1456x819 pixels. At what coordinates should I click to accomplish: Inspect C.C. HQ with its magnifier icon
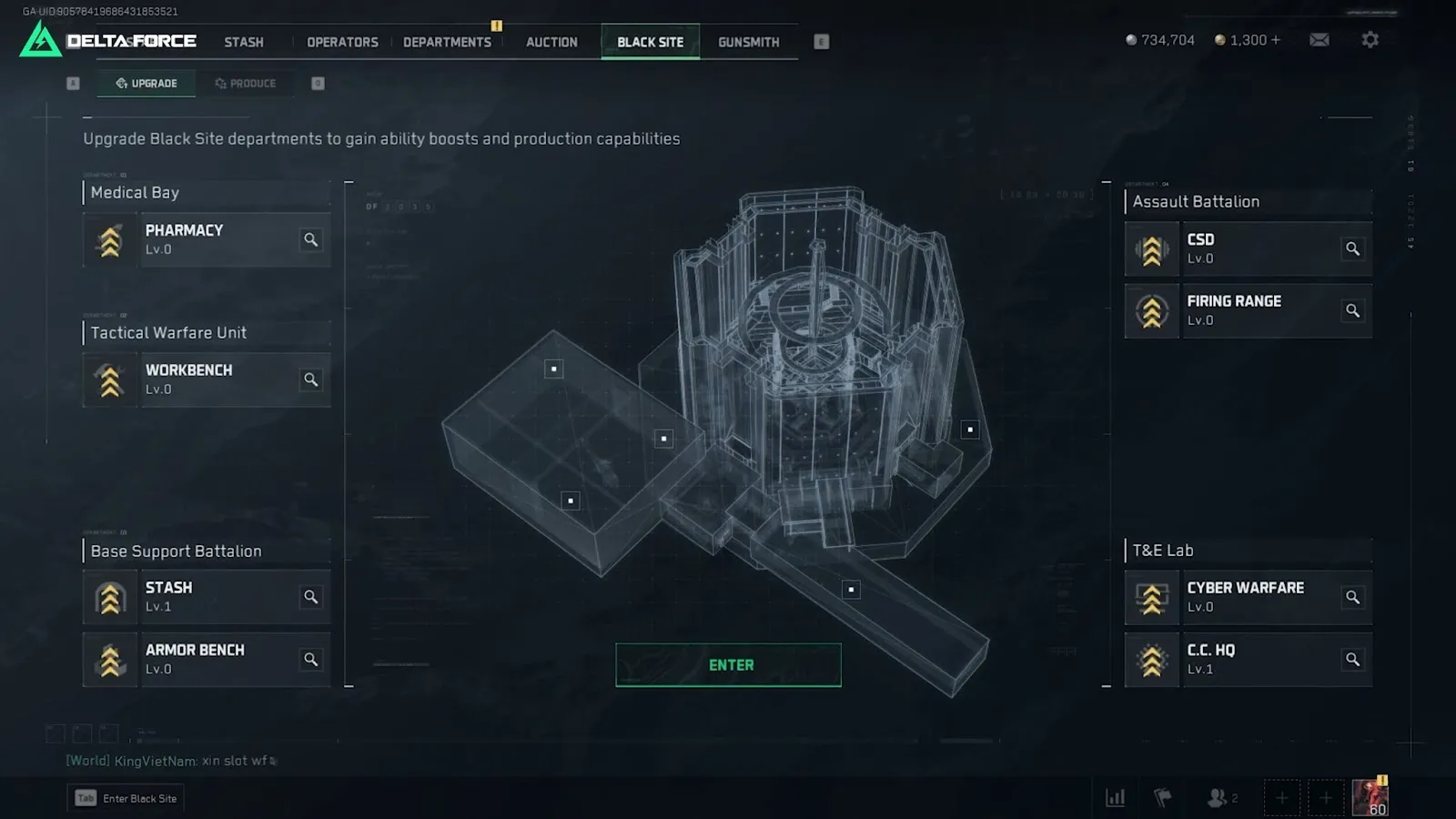coord(1353,660)
